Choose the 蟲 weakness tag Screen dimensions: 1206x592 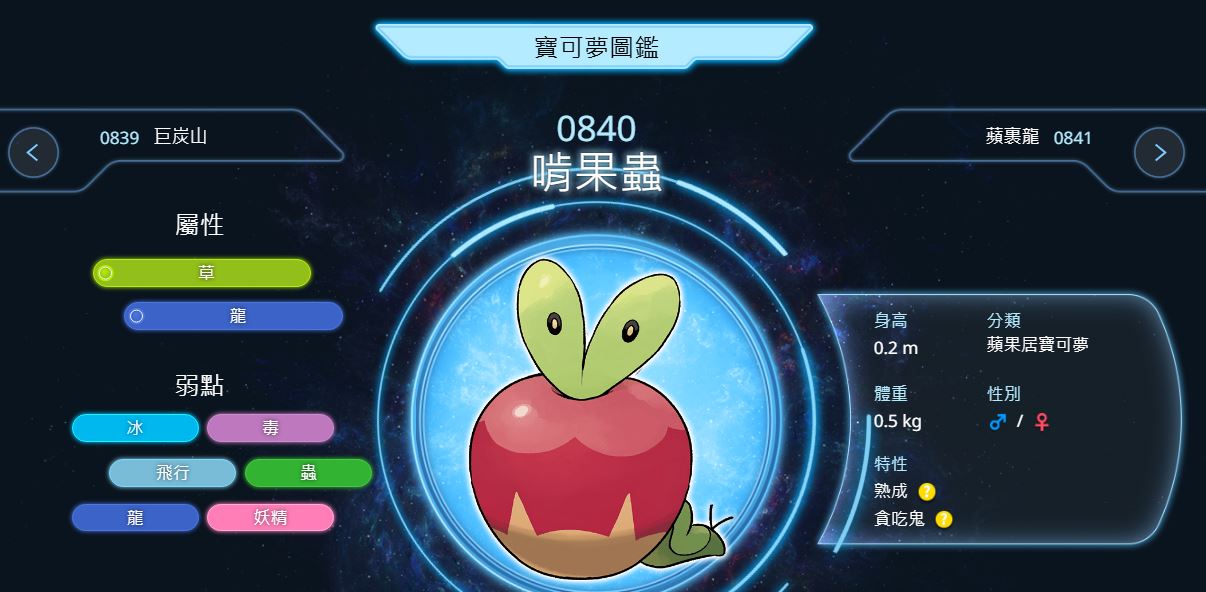tap(308, 473)
